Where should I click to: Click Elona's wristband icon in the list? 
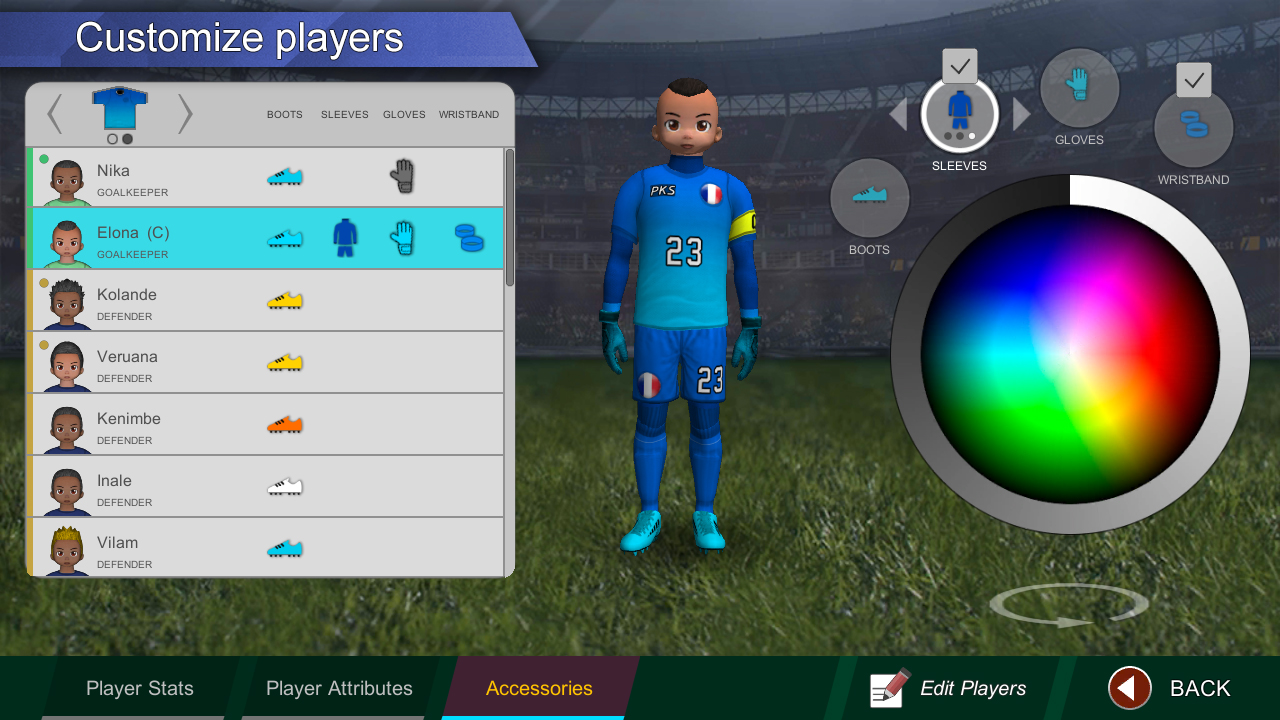[x=469, y=239]
